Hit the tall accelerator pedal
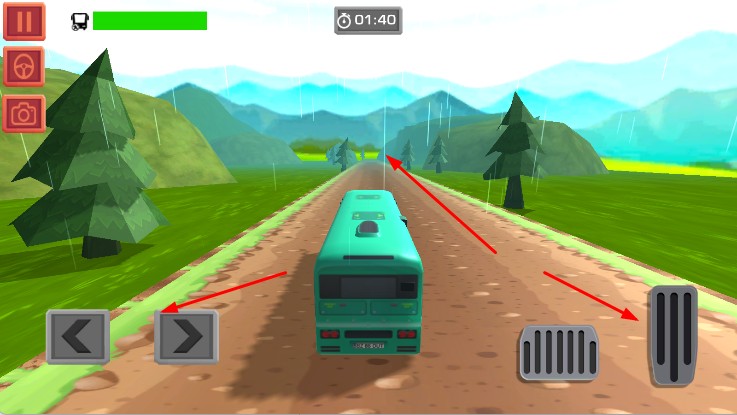737x415 pixels. [673, 336]
